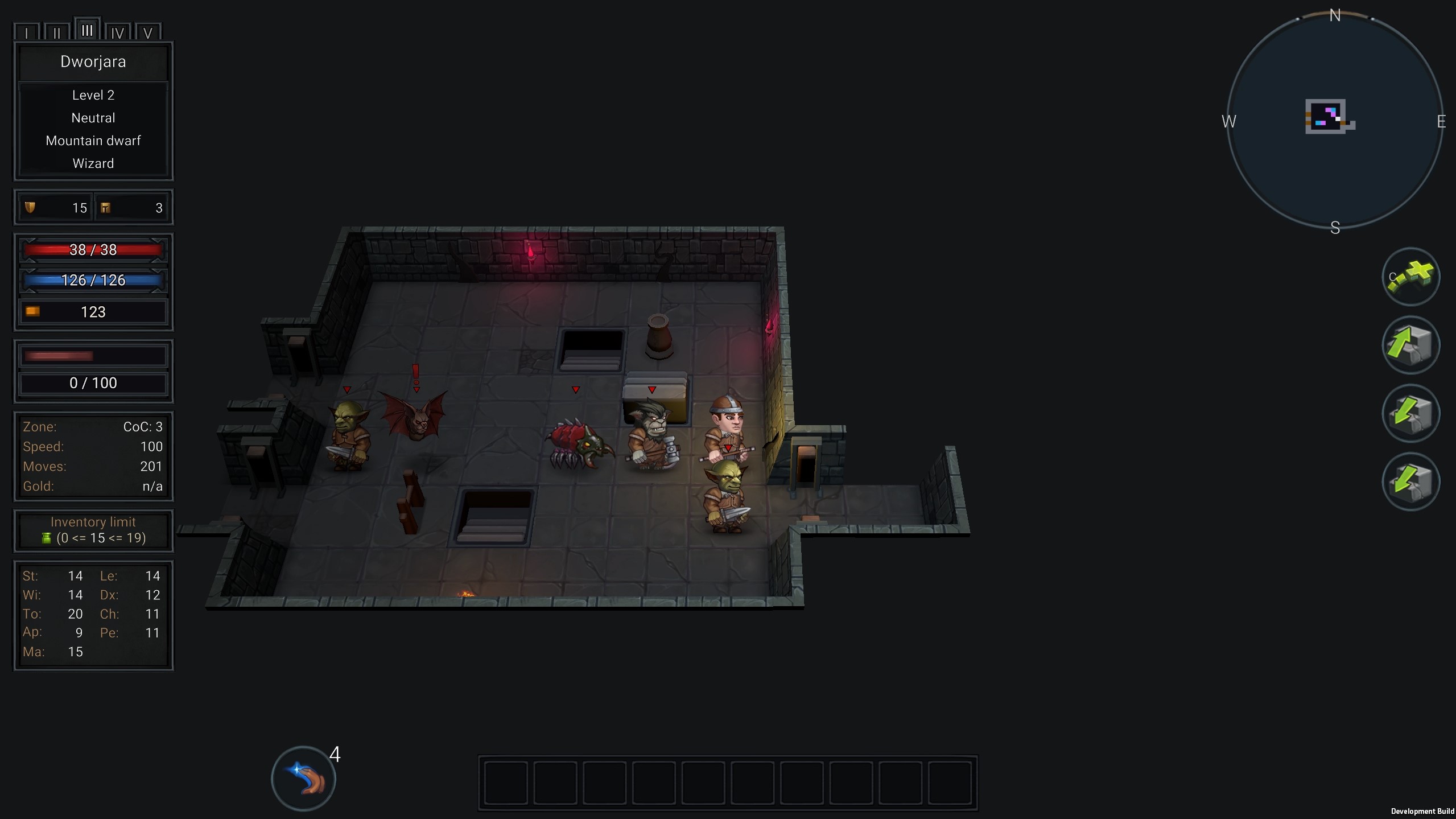Open tab IV
The image size is (1456, 819).
[118, 32]
